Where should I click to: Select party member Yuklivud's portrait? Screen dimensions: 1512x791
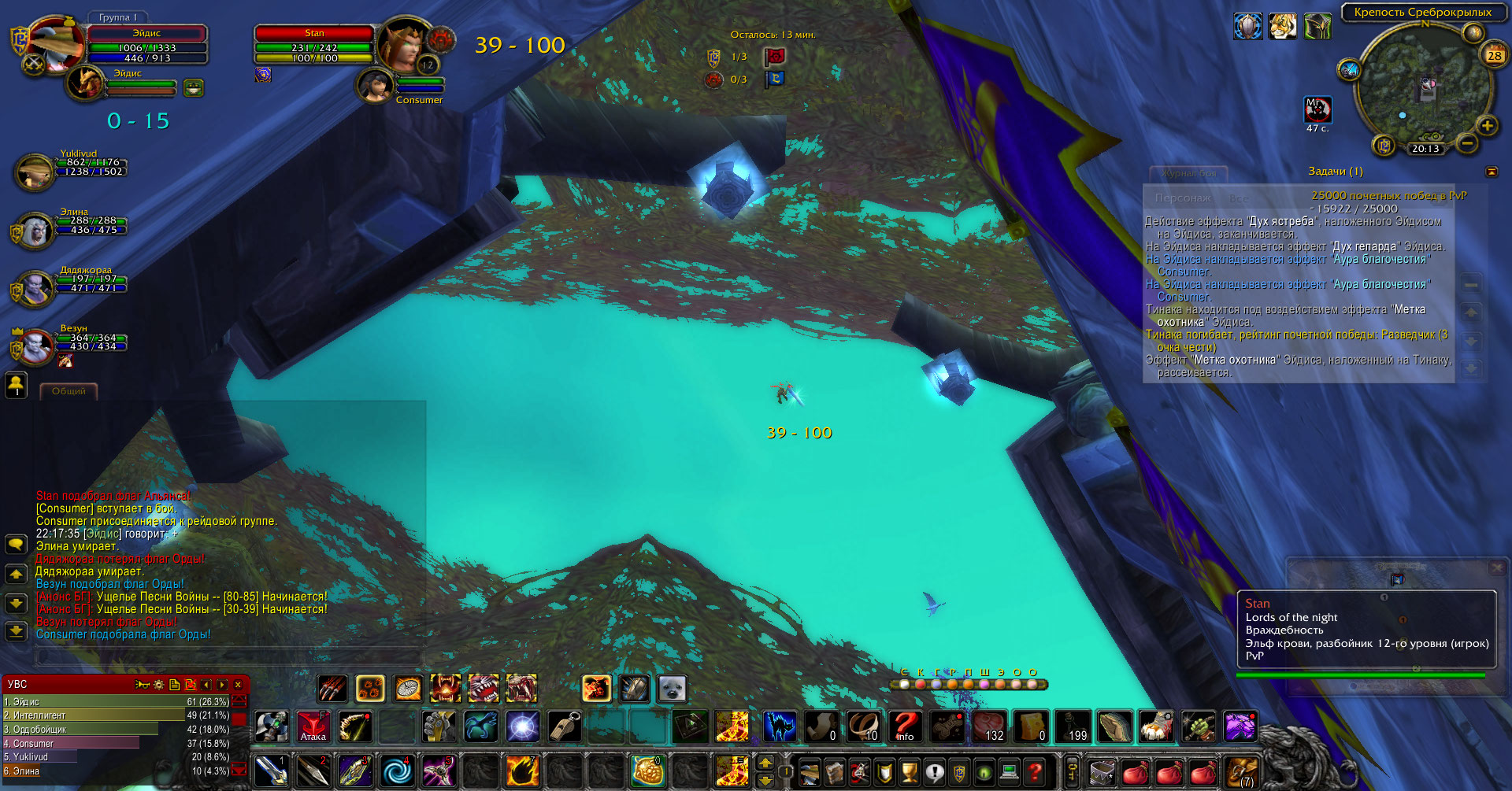(x=34, y=172)
